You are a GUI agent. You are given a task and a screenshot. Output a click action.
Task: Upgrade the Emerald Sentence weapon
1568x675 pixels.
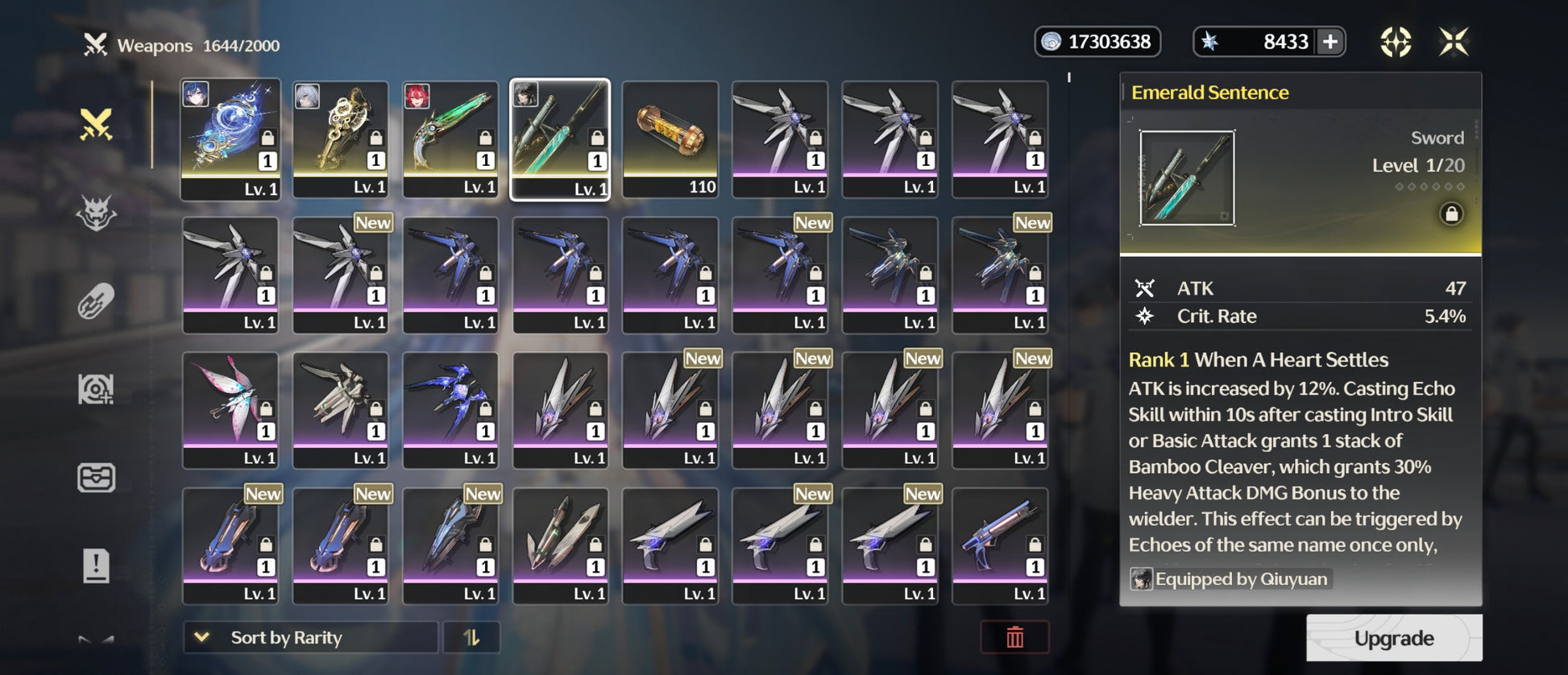click(1393, 638)
